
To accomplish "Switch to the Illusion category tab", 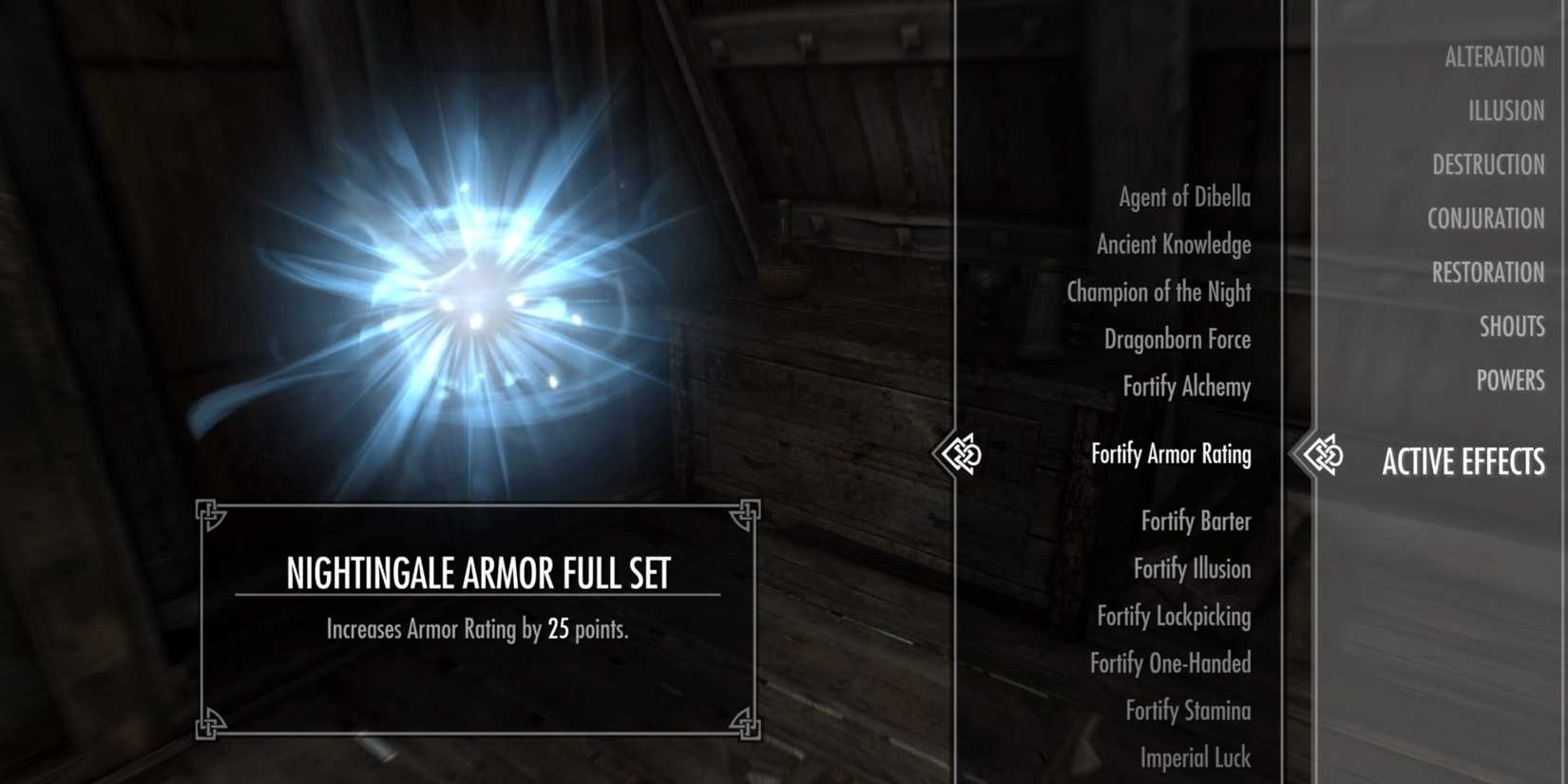I will point(1502,110).
